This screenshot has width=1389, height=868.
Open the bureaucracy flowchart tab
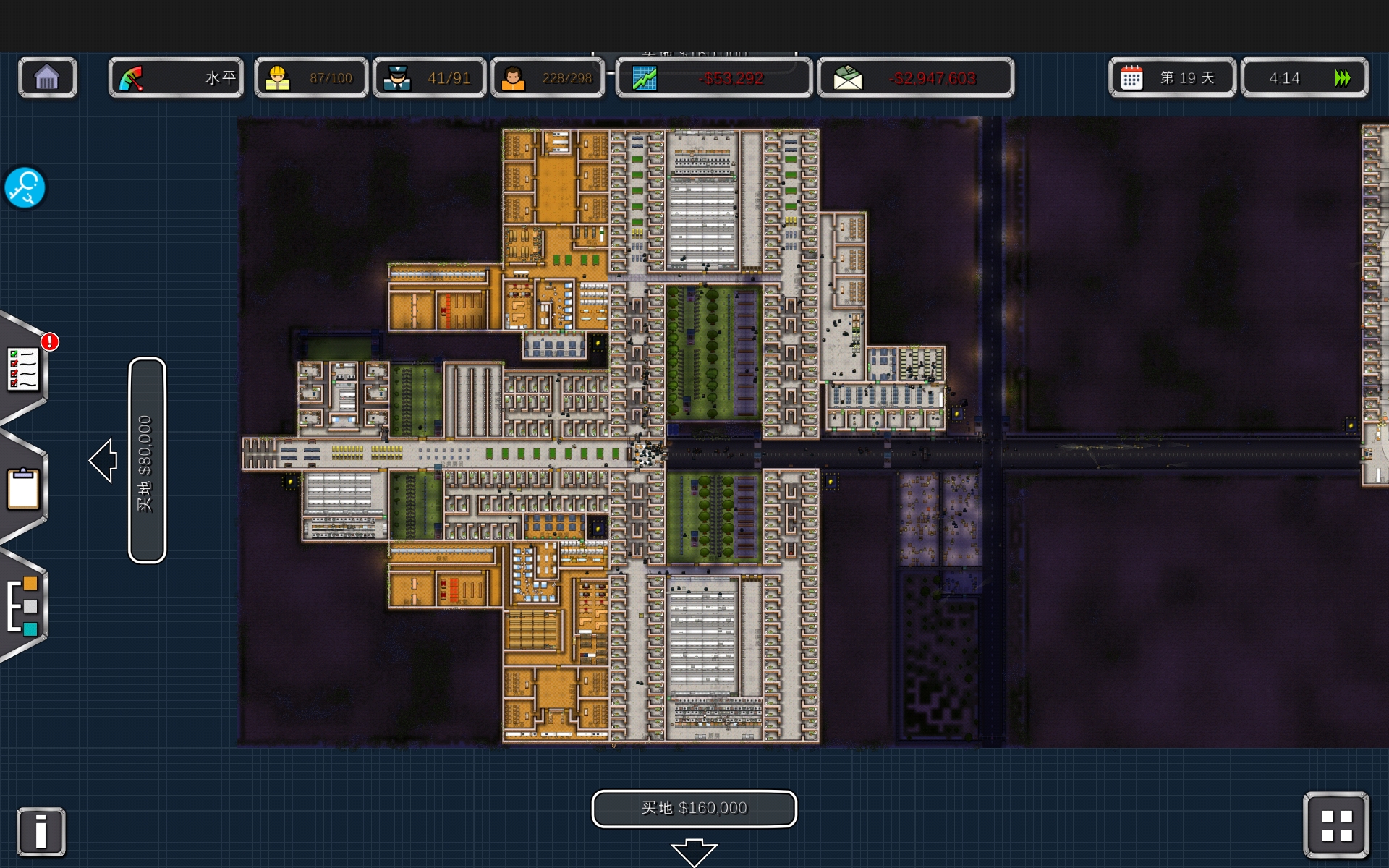click(x=23, y=605)
